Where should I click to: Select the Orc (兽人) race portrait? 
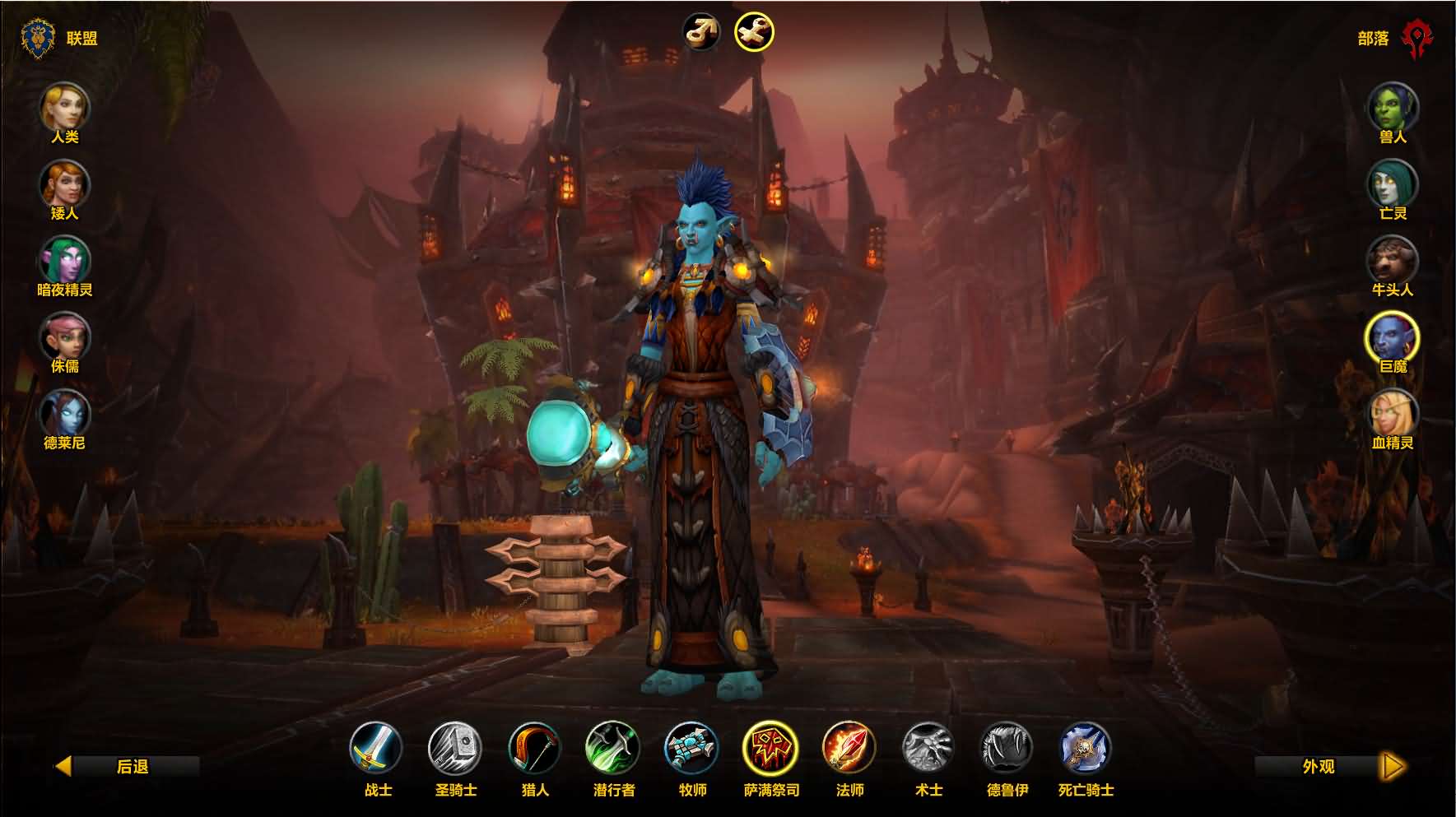[x=1392, y=107]
